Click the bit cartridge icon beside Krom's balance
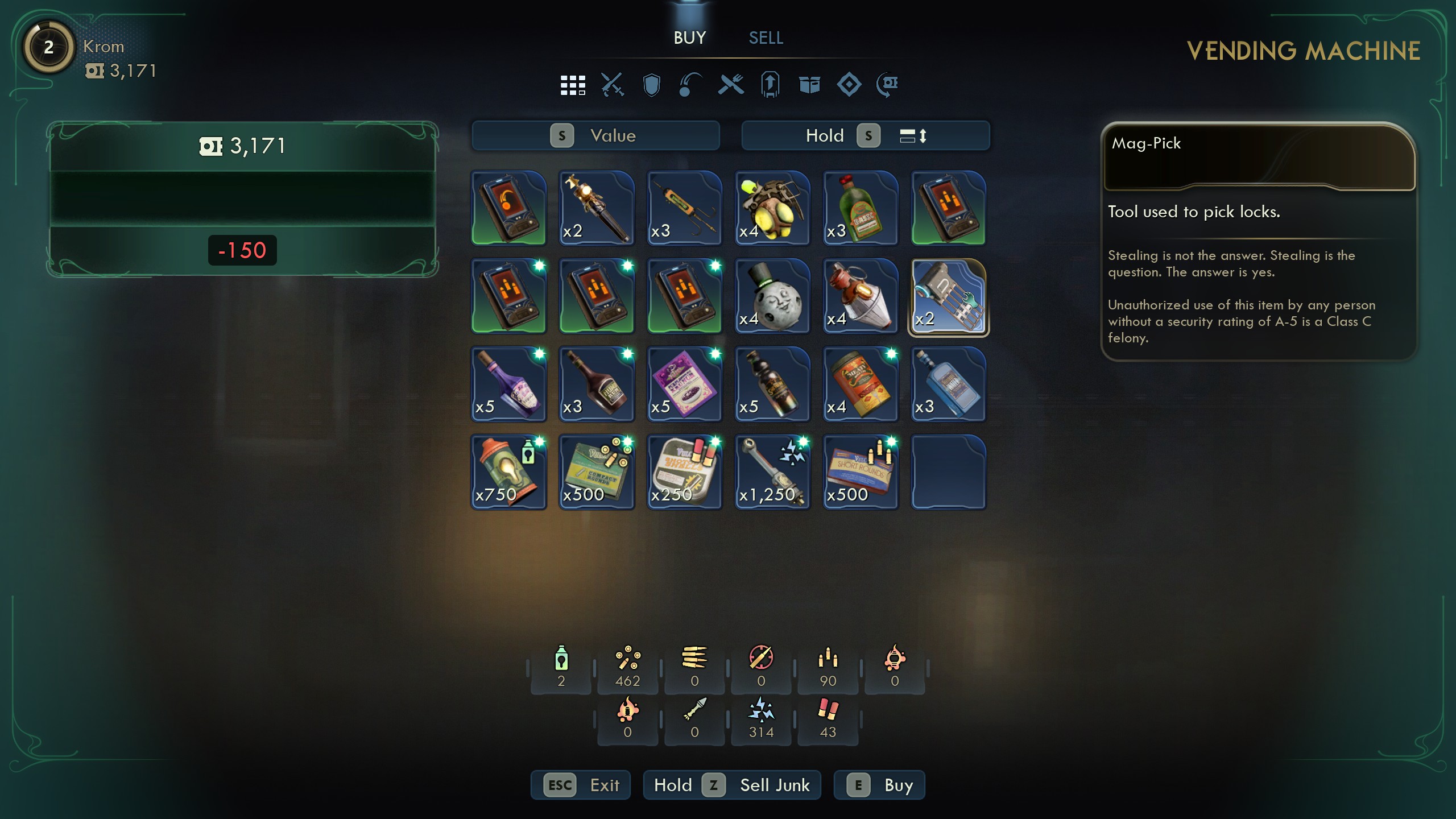 97,72
